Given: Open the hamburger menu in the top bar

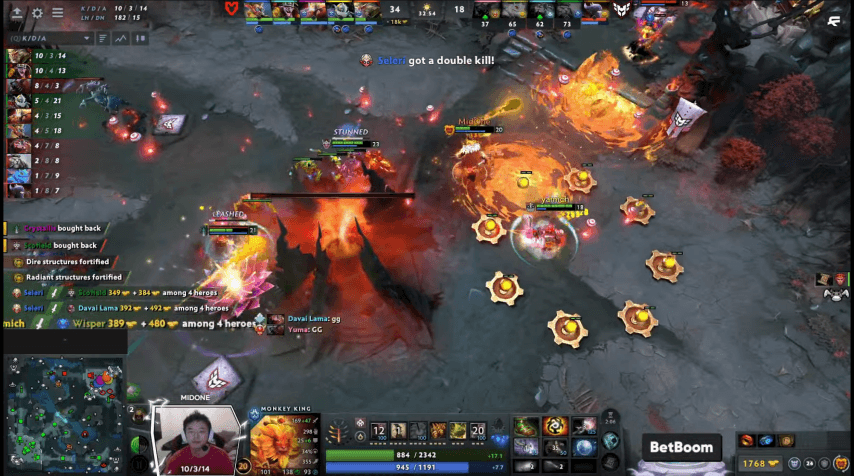Looking at the screenshot, I should 56,13.
